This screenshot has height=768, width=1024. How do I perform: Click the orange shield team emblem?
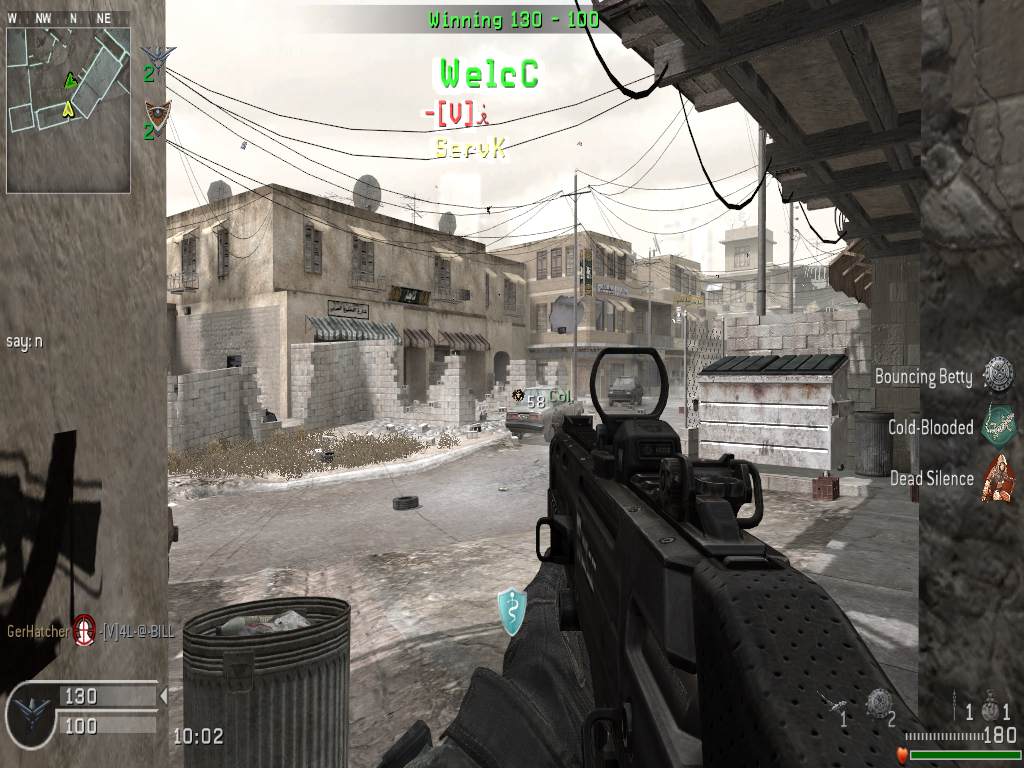[158, 113]
